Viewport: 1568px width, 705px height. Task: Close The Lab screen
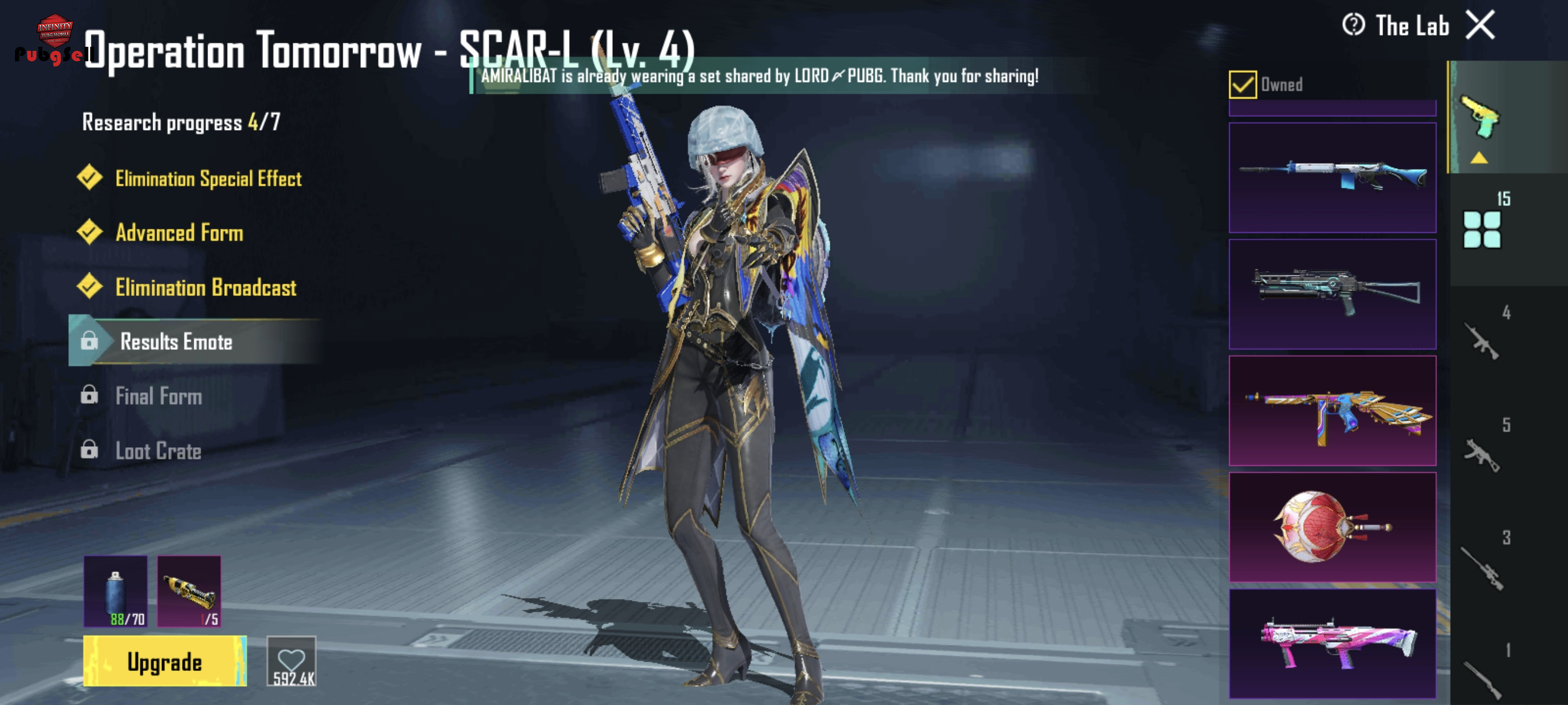pyautogui.click(x=1480, y=25)
